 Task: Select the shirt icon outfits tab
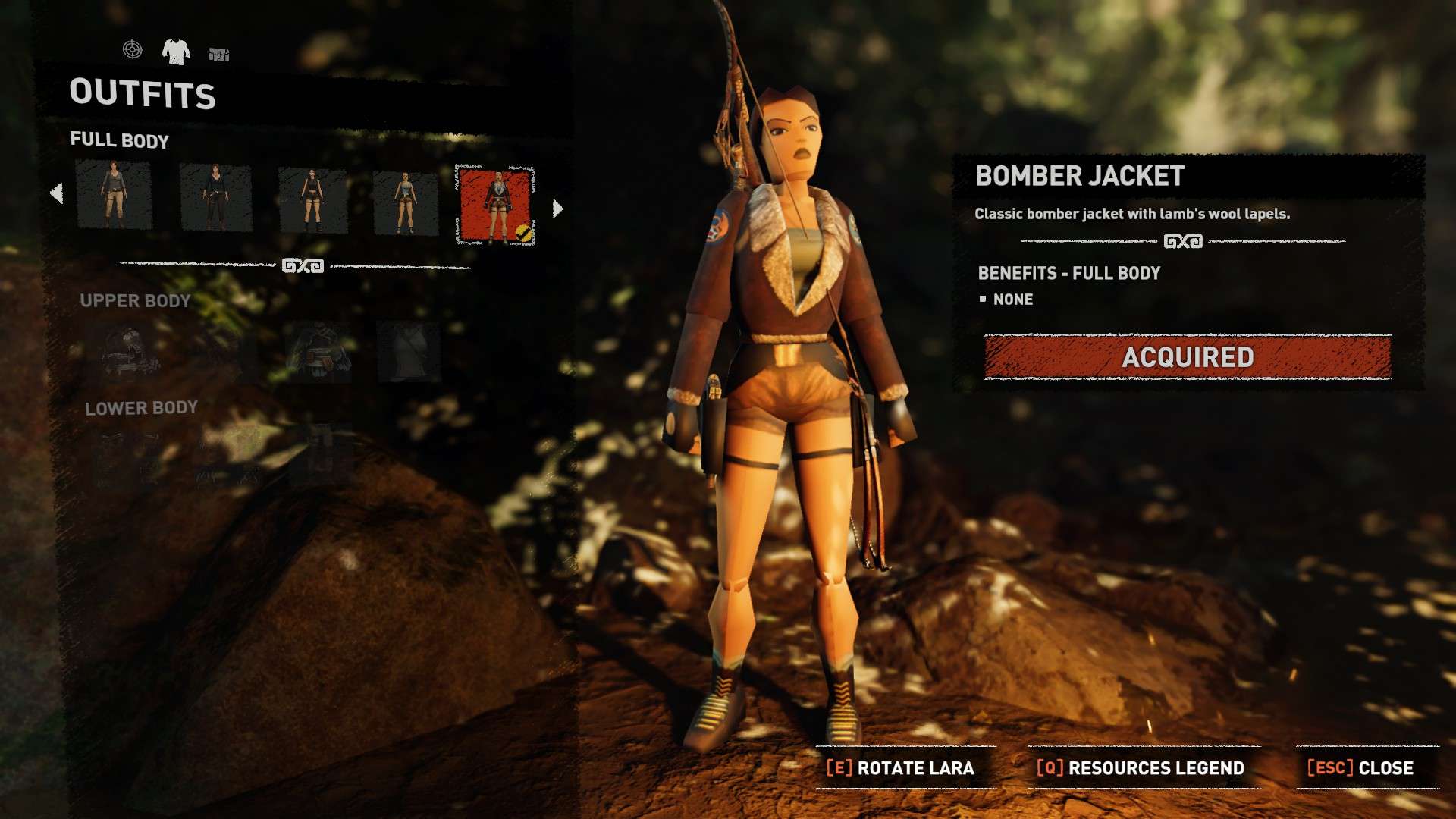(176, 52)
